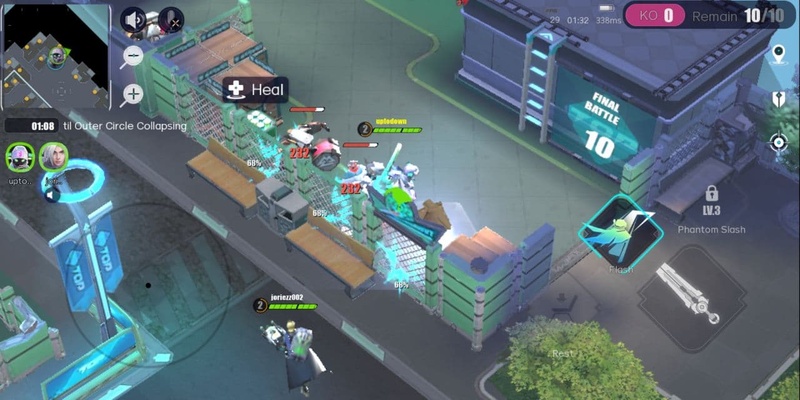This screenshot has height=400, width=800.
Task: Toggle the muted microphone icon
Action: pos(170,20)
